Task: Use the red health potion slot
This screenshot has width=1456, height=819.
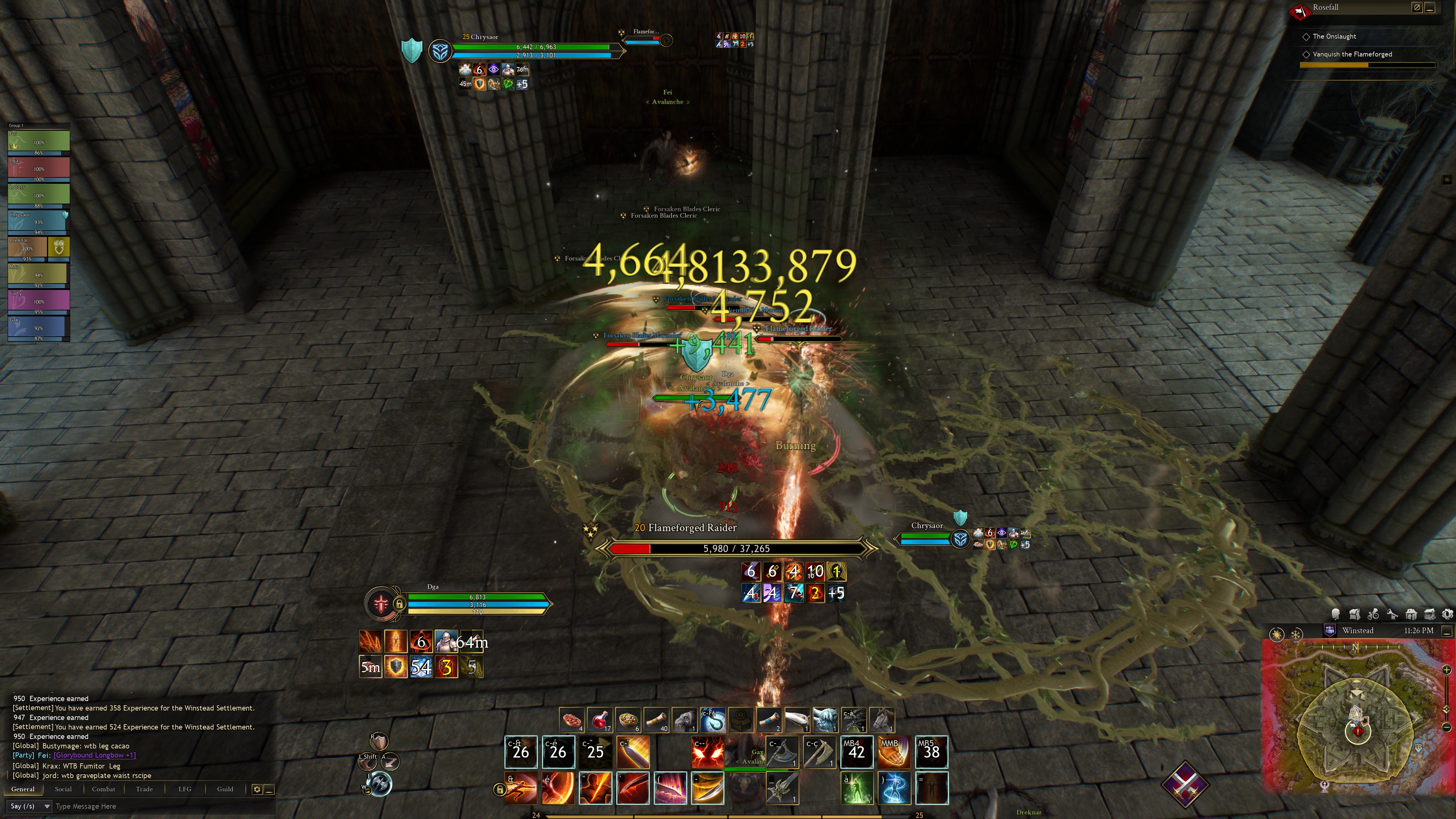Action: (600, 720)
